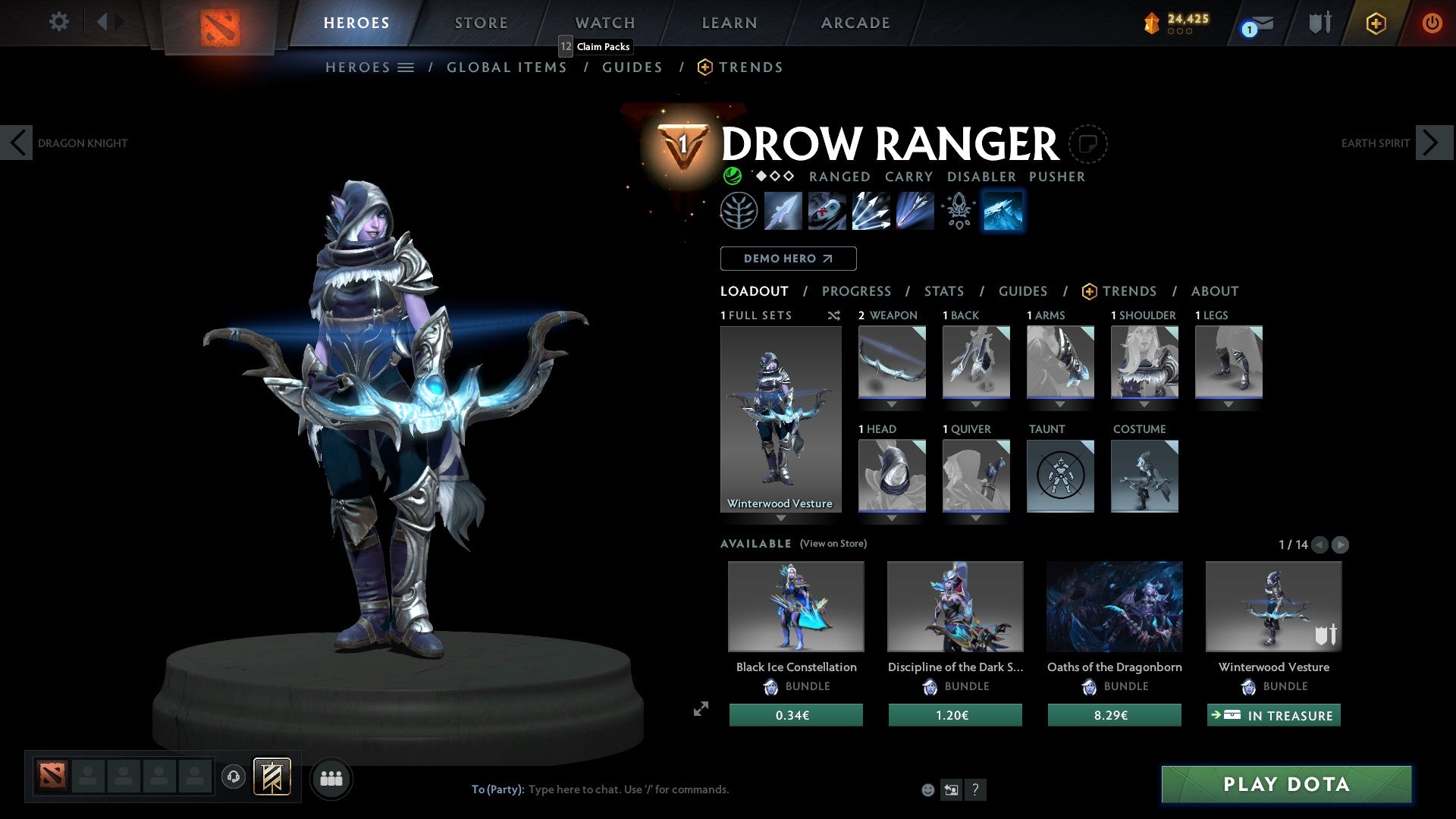The image size is (1456, 819).
Task: Open the emoticon smiley near the chat bar
Action: (927, 789)
